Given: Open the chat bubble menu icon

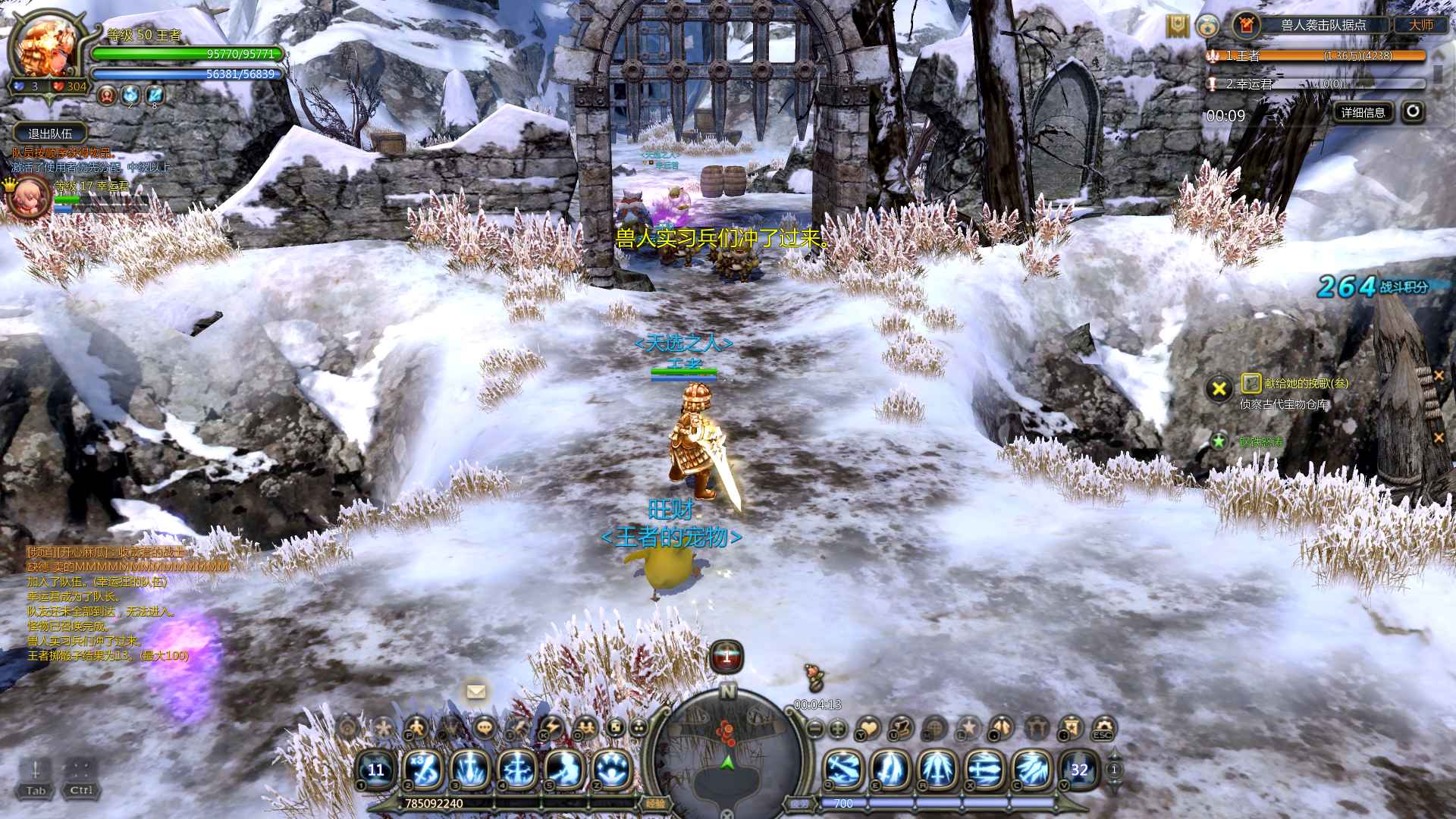Looking at the screenshot, I should coord(484,728).
